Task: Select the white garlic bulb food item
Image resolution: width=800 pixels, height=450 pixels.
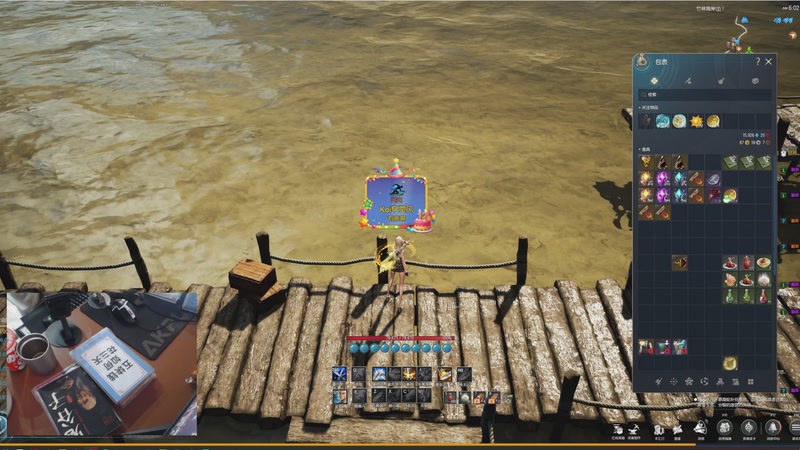Action: tap(764, 279)
